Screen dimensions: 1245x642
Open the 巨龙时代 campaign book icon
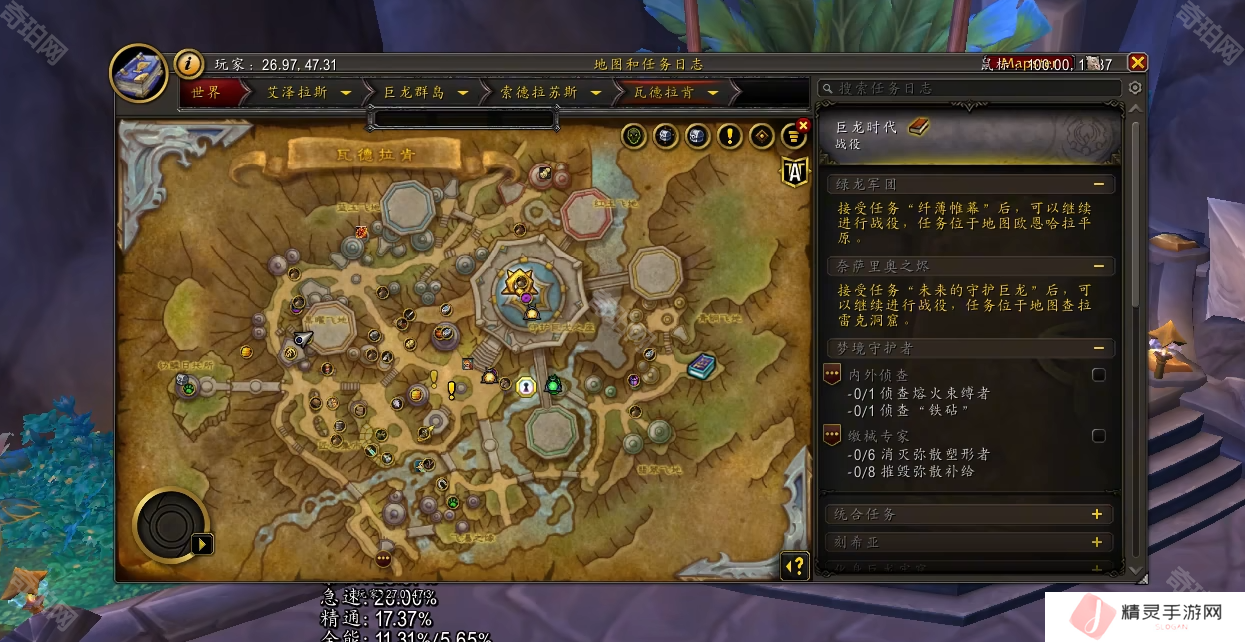(x=918, y=127)
